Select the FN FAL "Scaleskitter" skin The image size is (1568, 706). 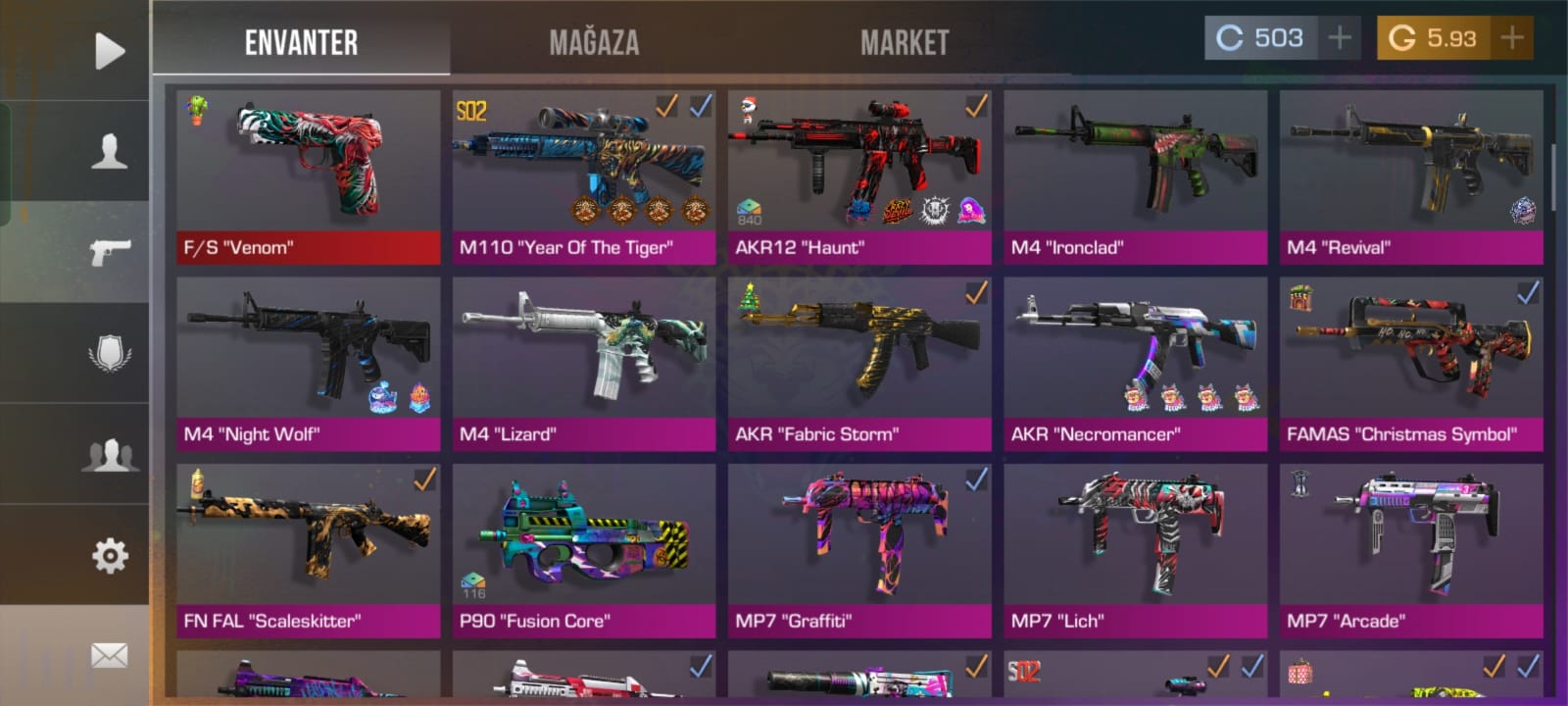pyautogui.click(x=309, y=550)
